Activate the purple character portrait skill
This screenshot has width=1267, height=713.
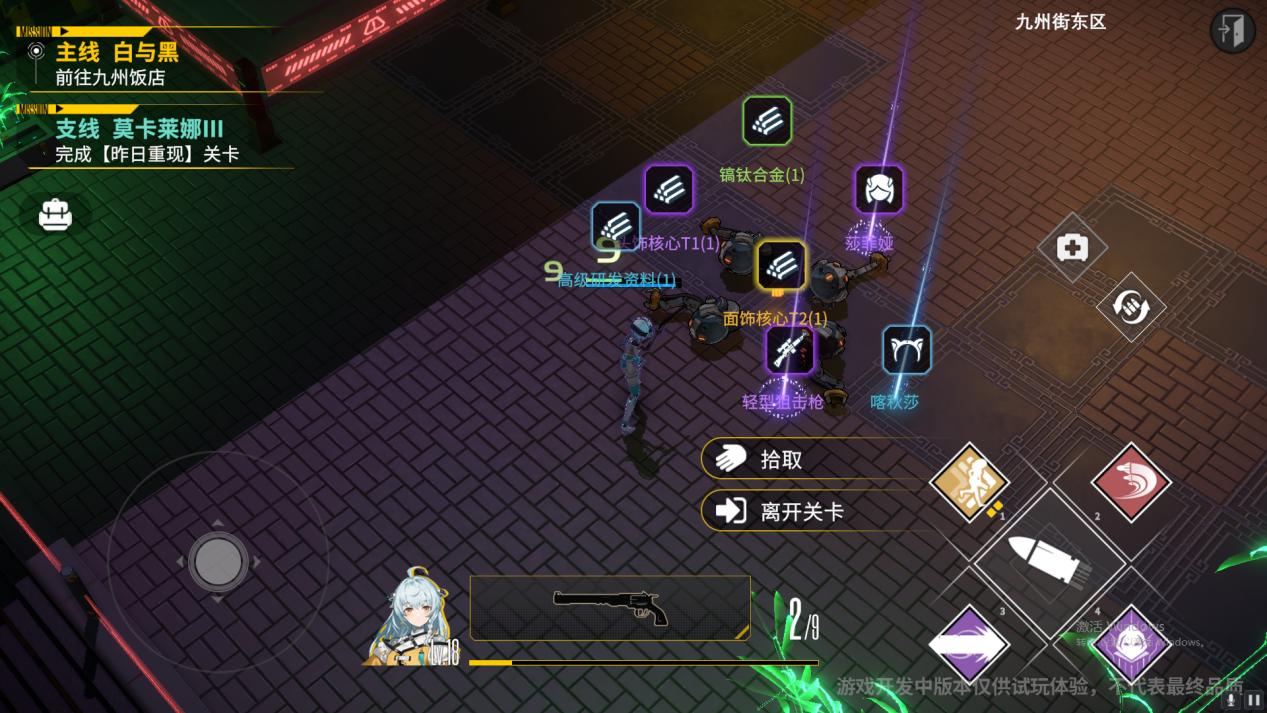click(x=1129, y=644)
